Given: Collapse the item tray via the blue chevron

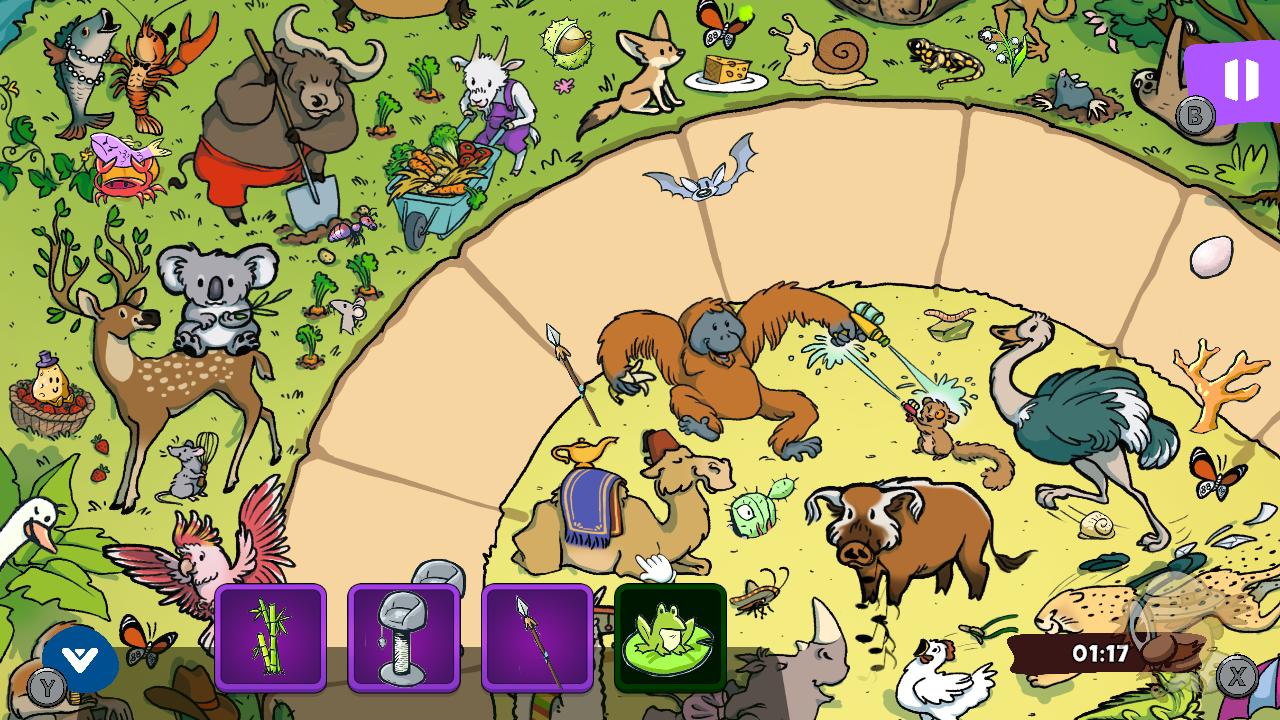Looking at the screenshot, I should [x=78, y=660].
